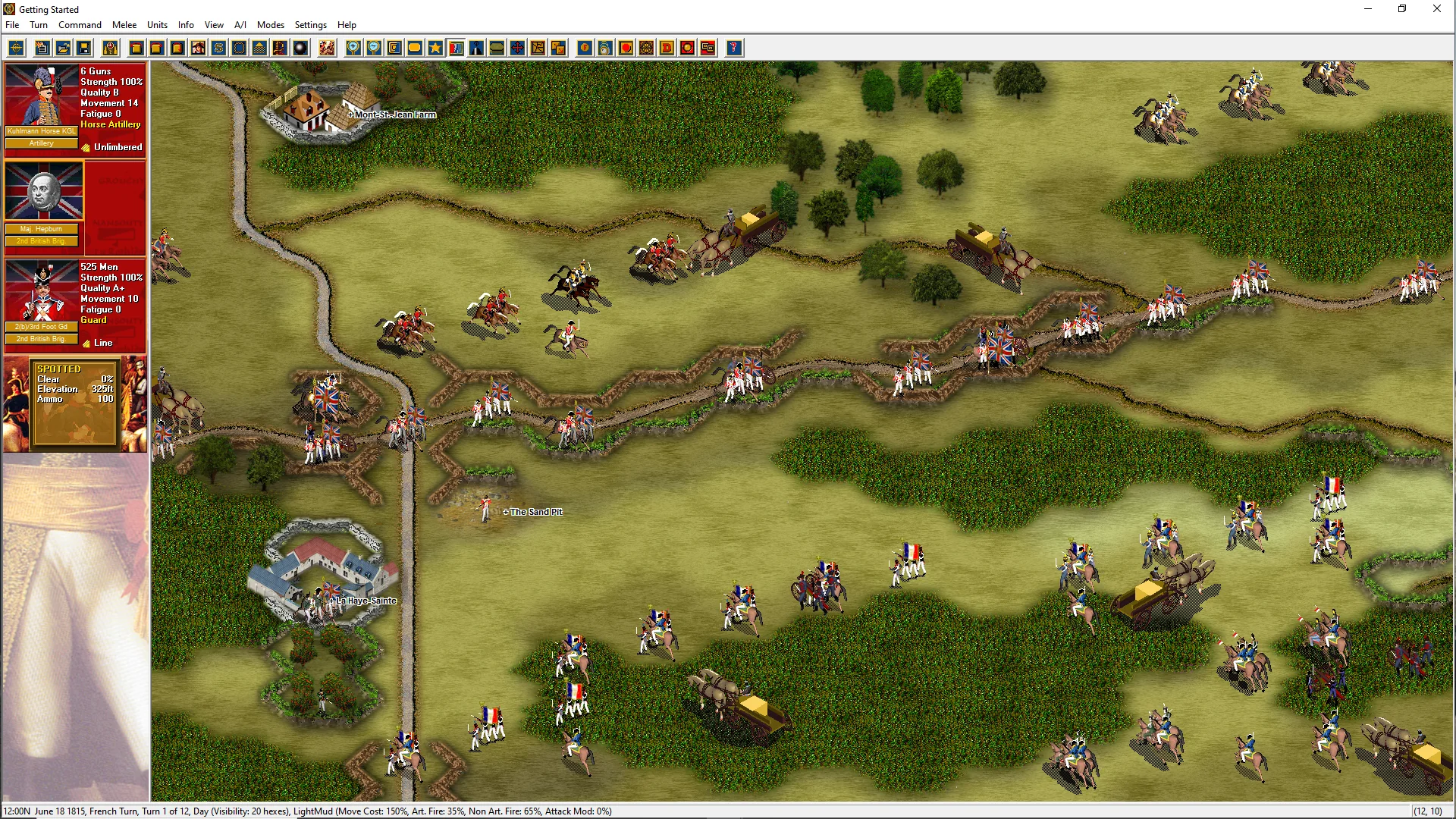Click the open folder toolbar button

(64, 49)
